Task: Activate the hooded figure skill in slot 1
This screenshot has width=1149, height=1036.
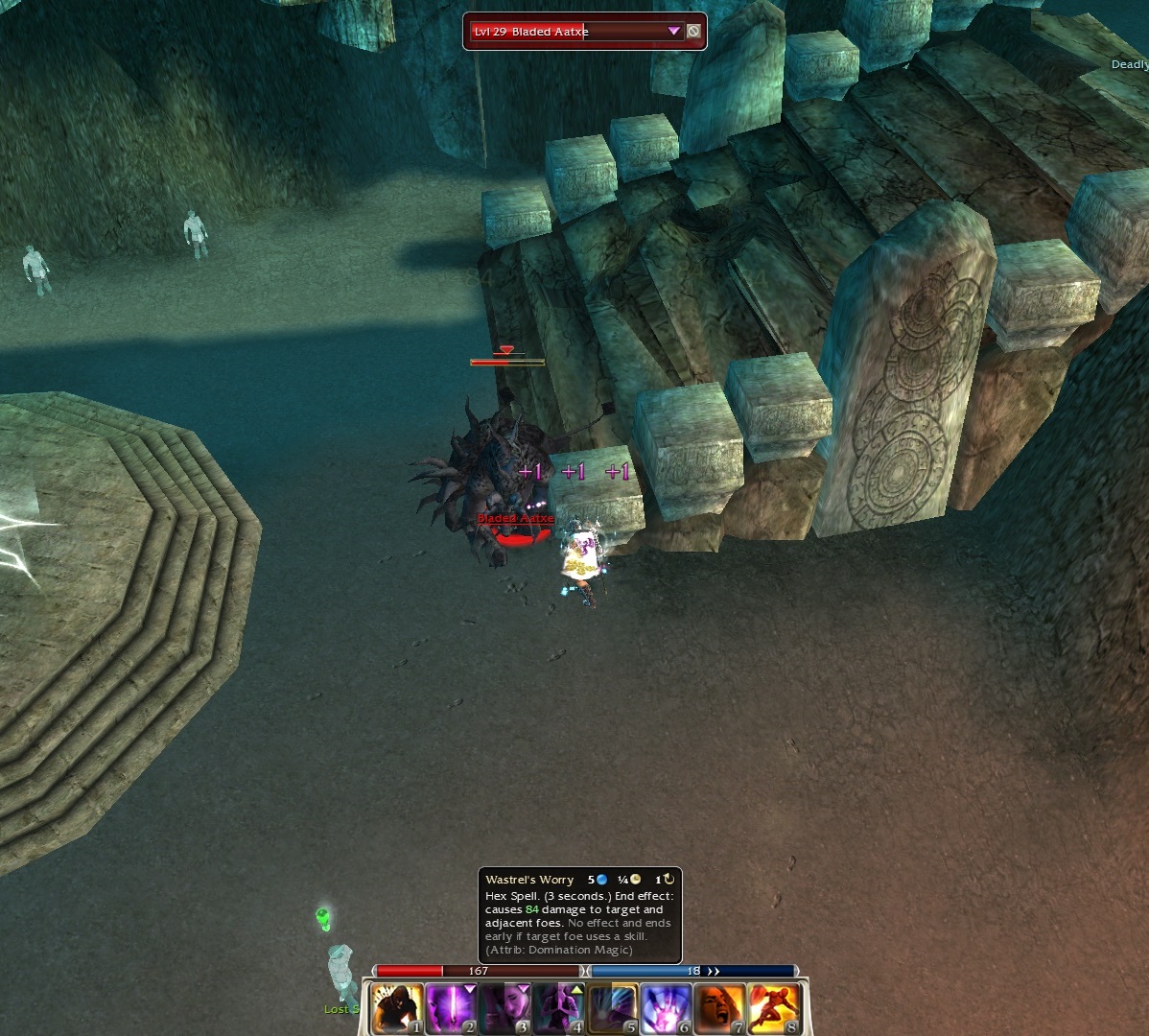Action: pos(397,1008)
